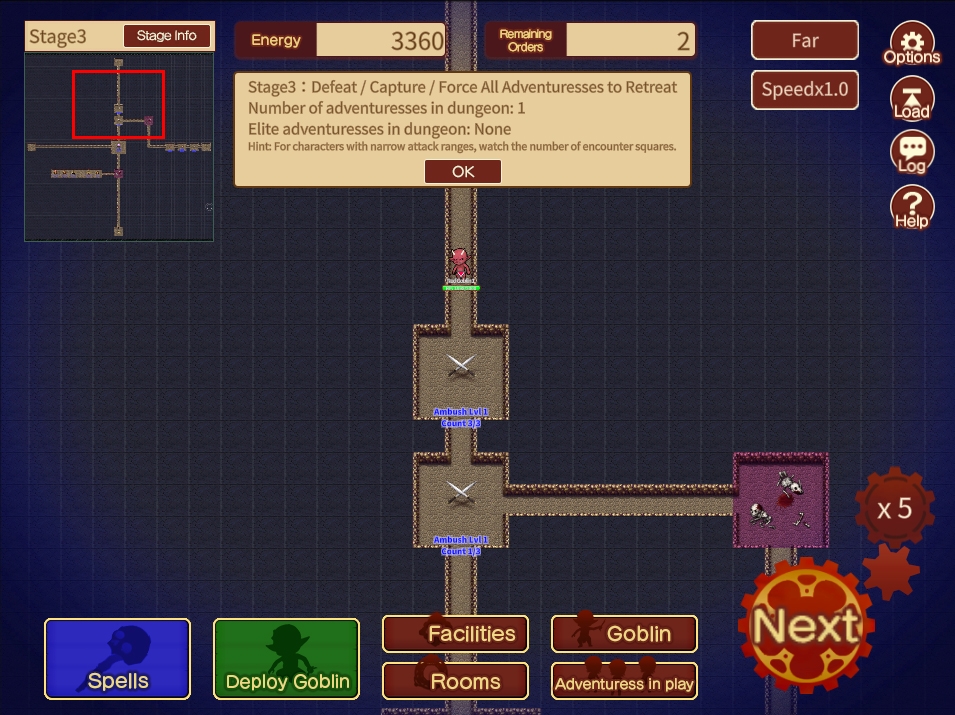Advance the turn with the Next gear
955x715 pixels.
[x=806, y=627]
